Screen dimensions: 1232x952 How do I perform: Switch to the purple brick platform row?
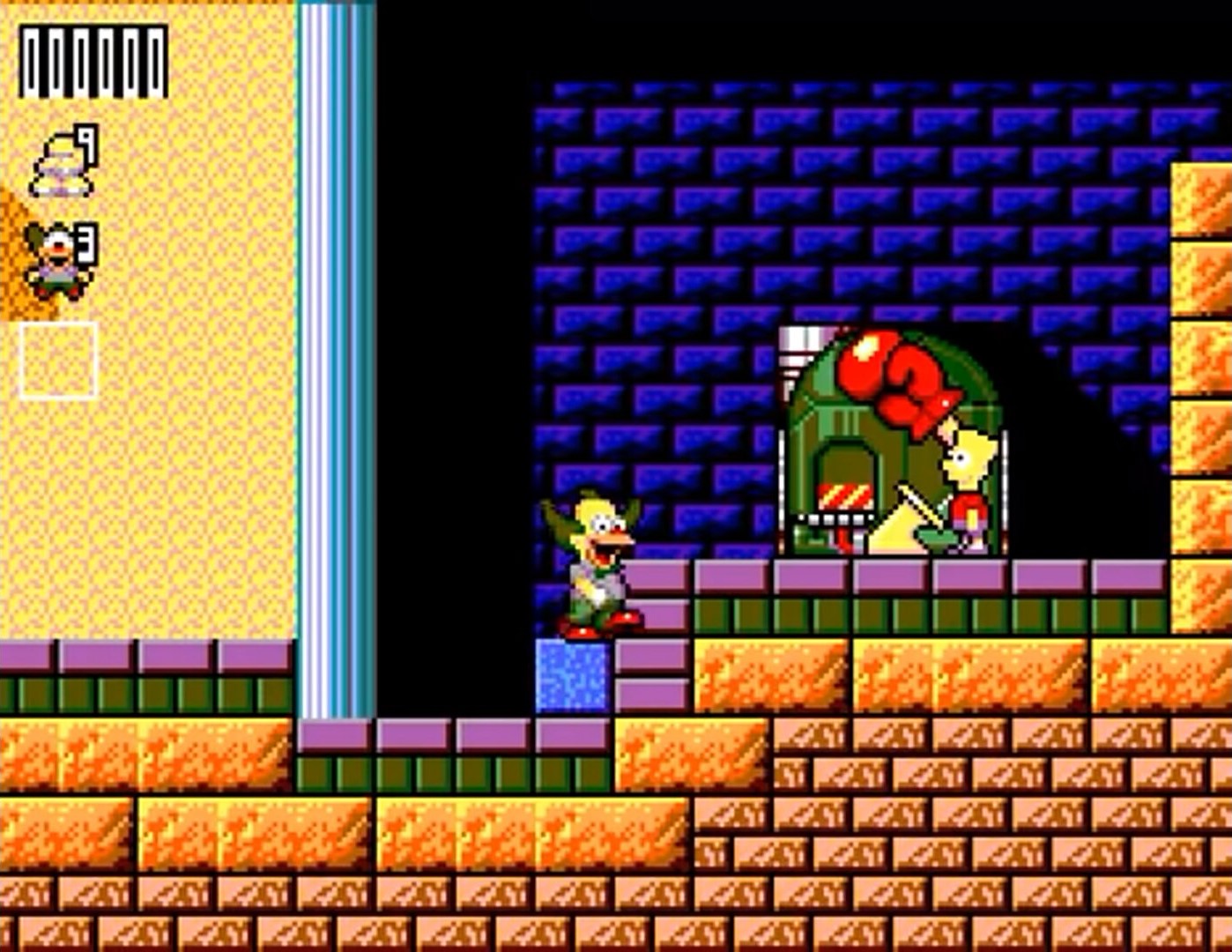pos(881,577)
